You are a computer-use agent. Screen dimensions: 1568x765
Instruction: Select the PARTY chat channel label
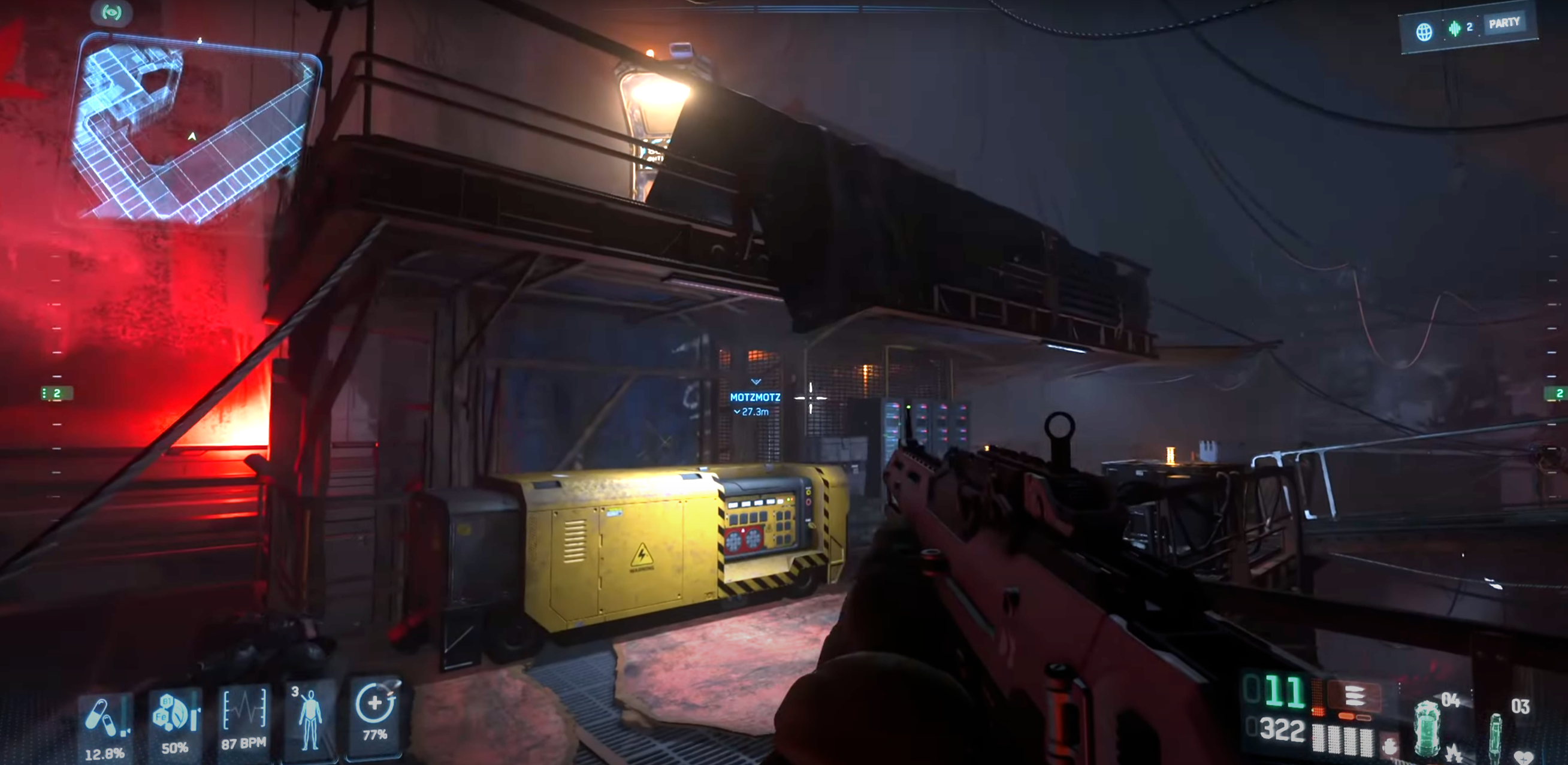(x=1503, y=24)
